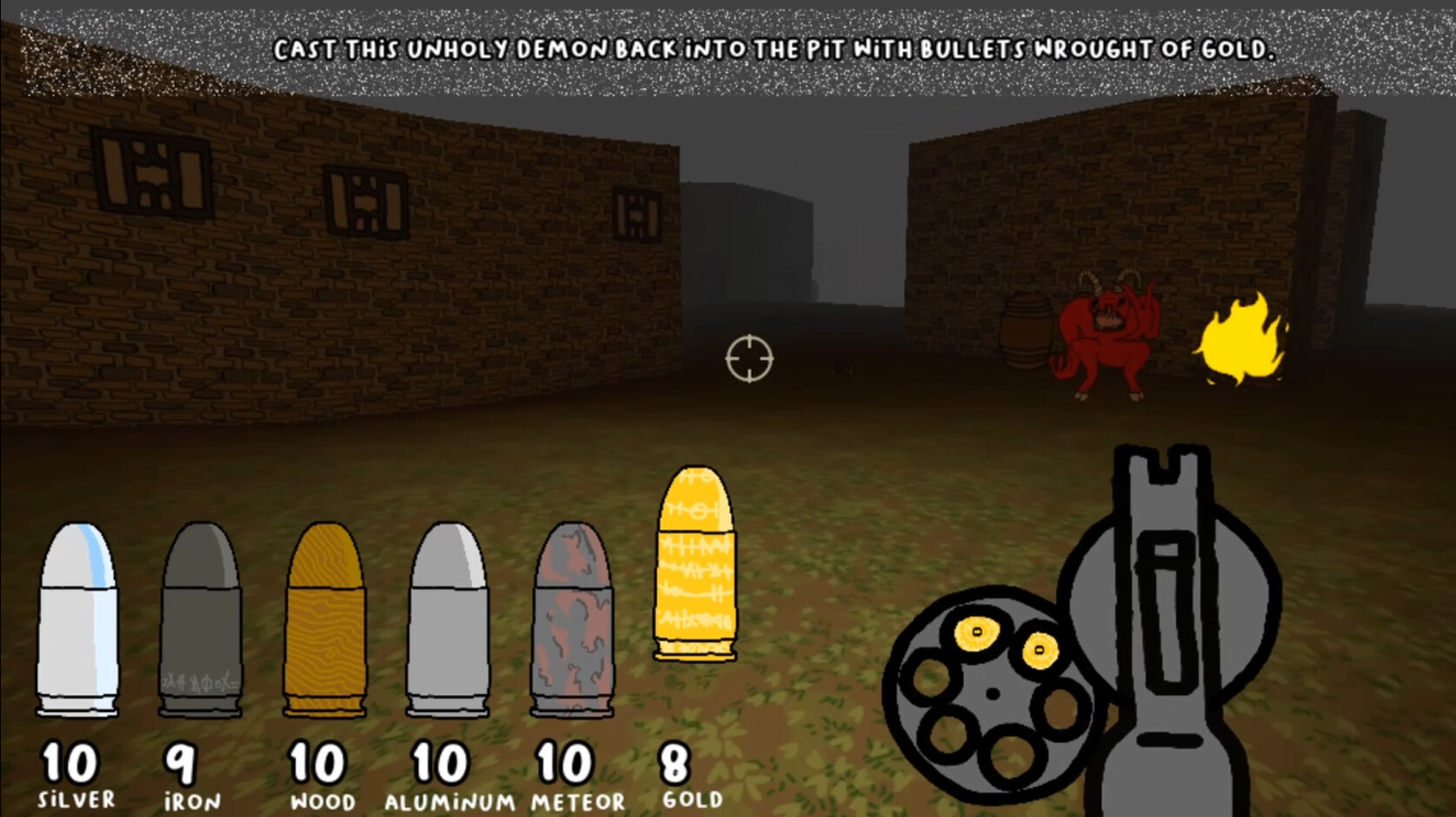
Task: Click the crosshair reticle in screen center
Action: [x=748, y=359]
